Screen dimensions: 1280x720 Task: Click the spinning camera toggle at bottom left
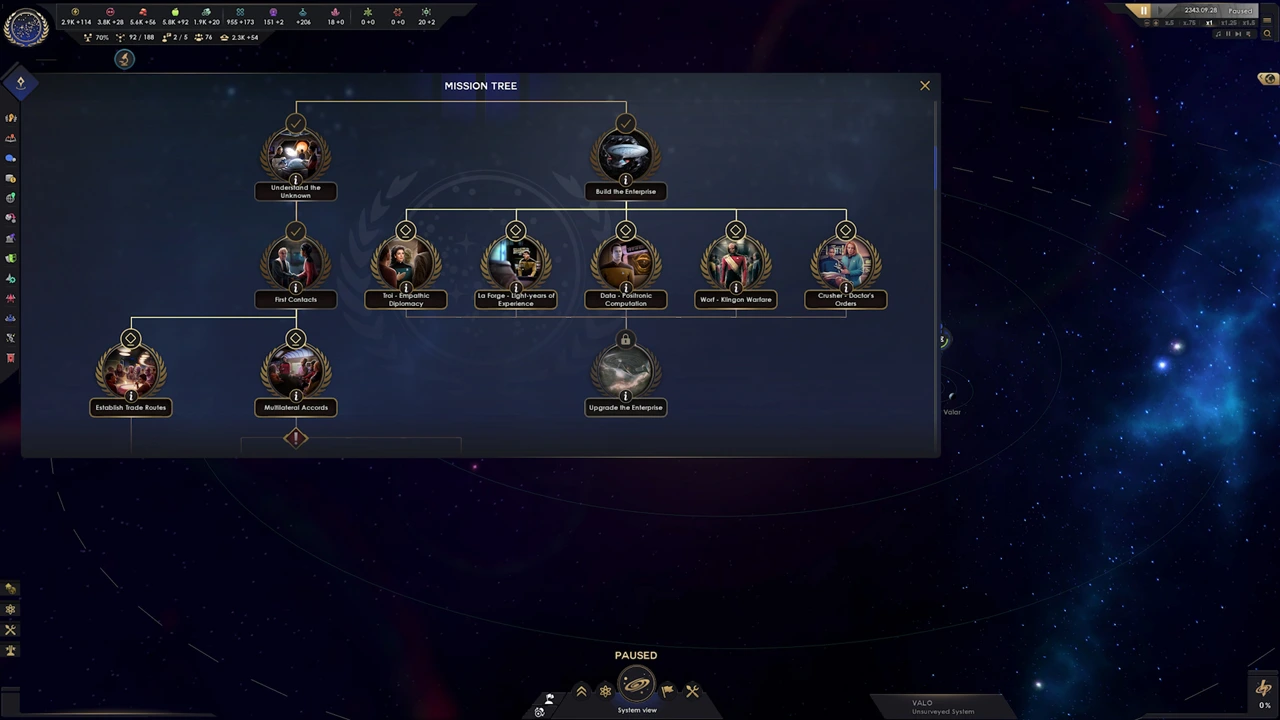(x=539, y=711)
